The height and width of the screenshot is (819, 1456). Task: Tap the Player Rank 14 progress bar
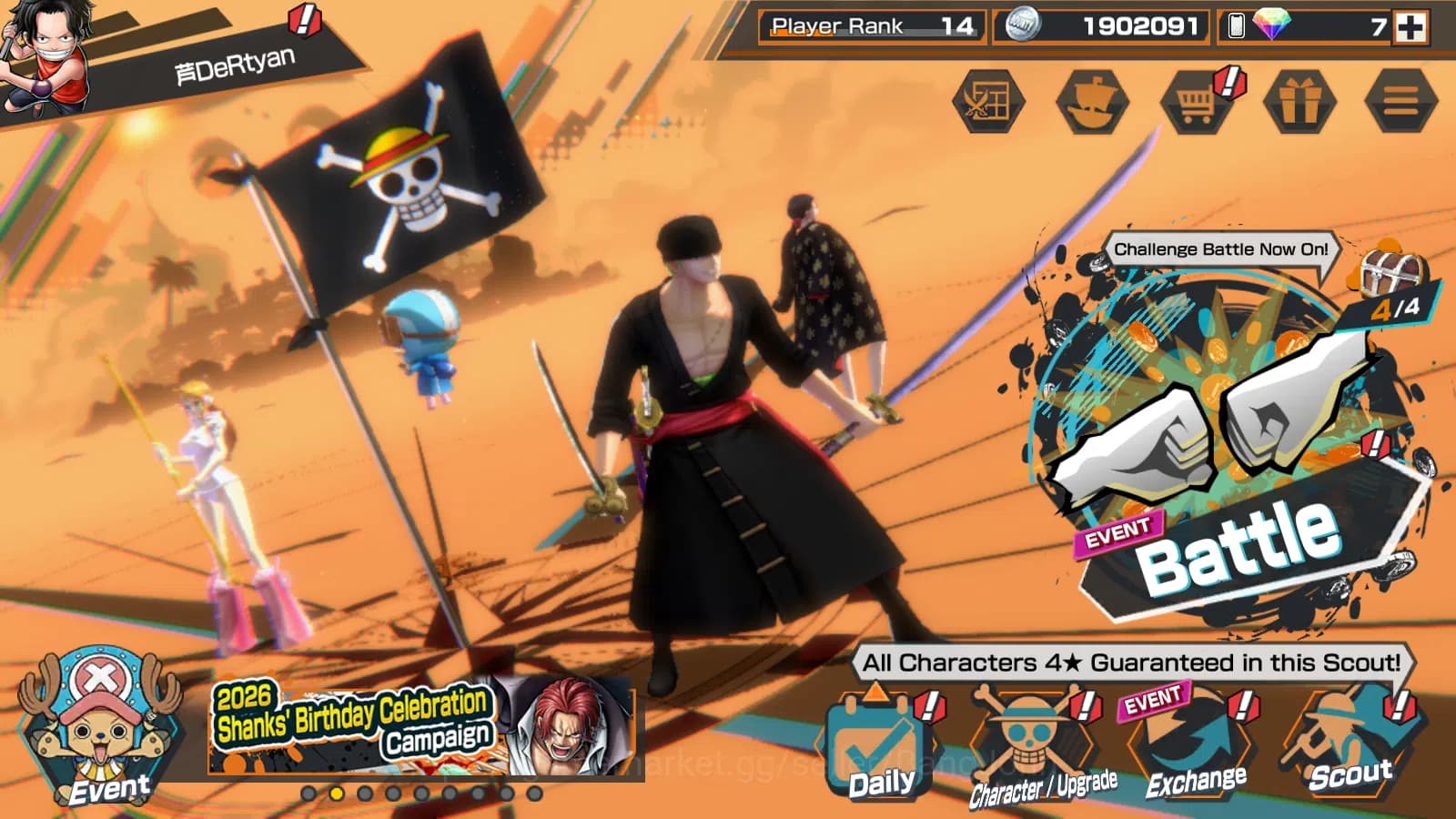point(869,26)
